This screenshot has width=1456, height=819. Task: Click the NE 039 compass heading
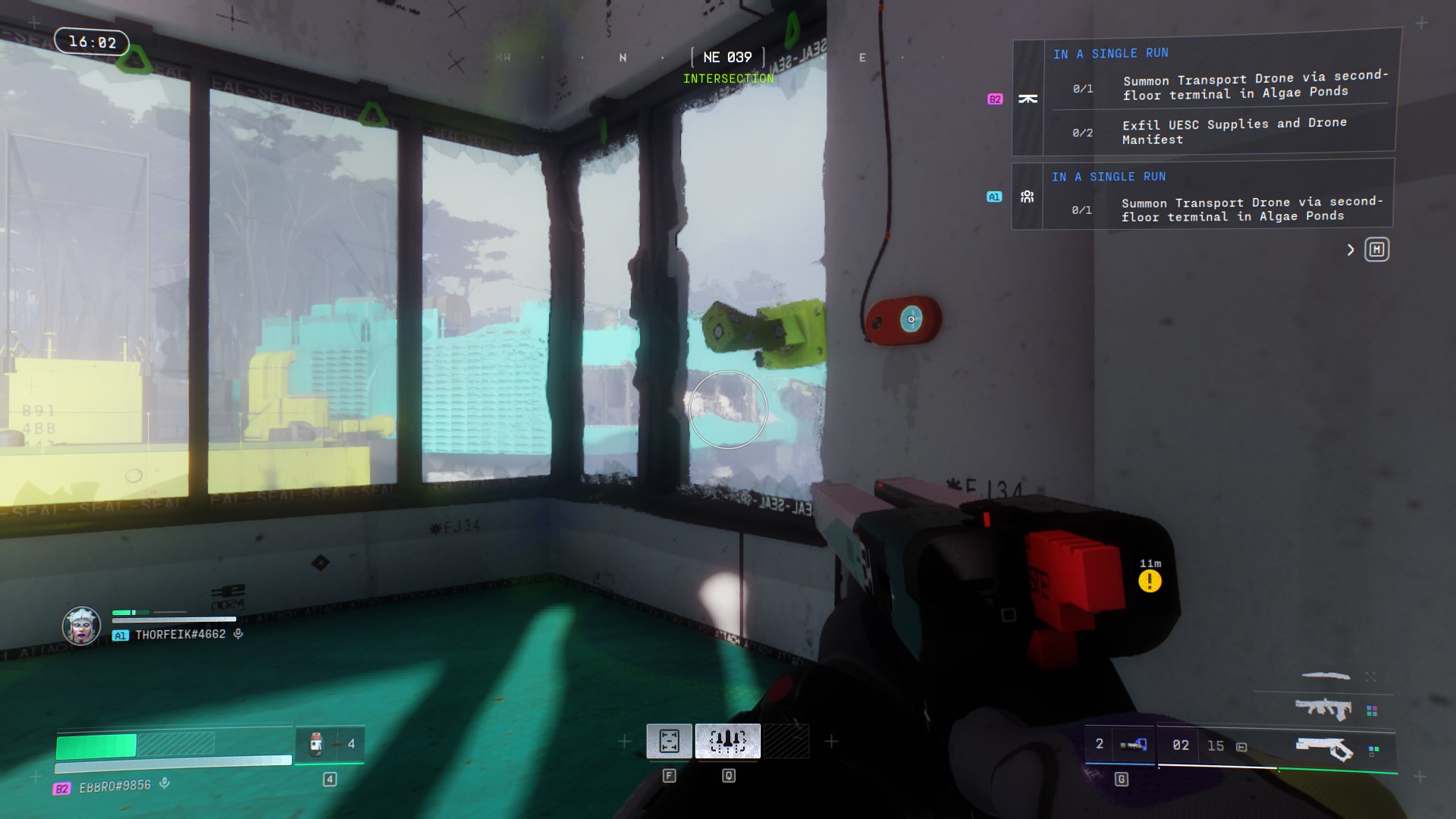coord(727,58)
